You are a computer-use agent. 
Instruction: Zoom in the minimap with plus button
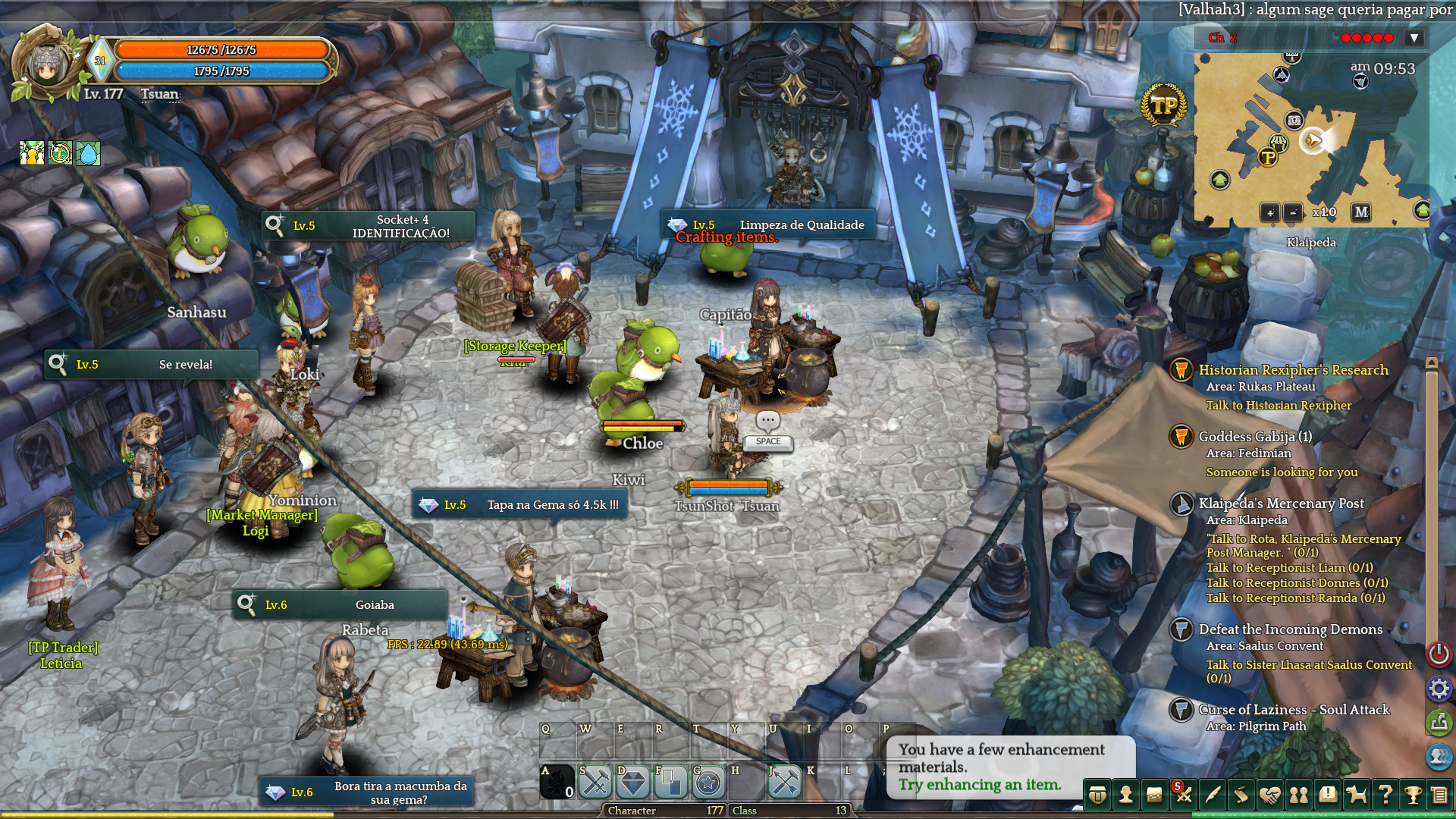click(1269, 212)
